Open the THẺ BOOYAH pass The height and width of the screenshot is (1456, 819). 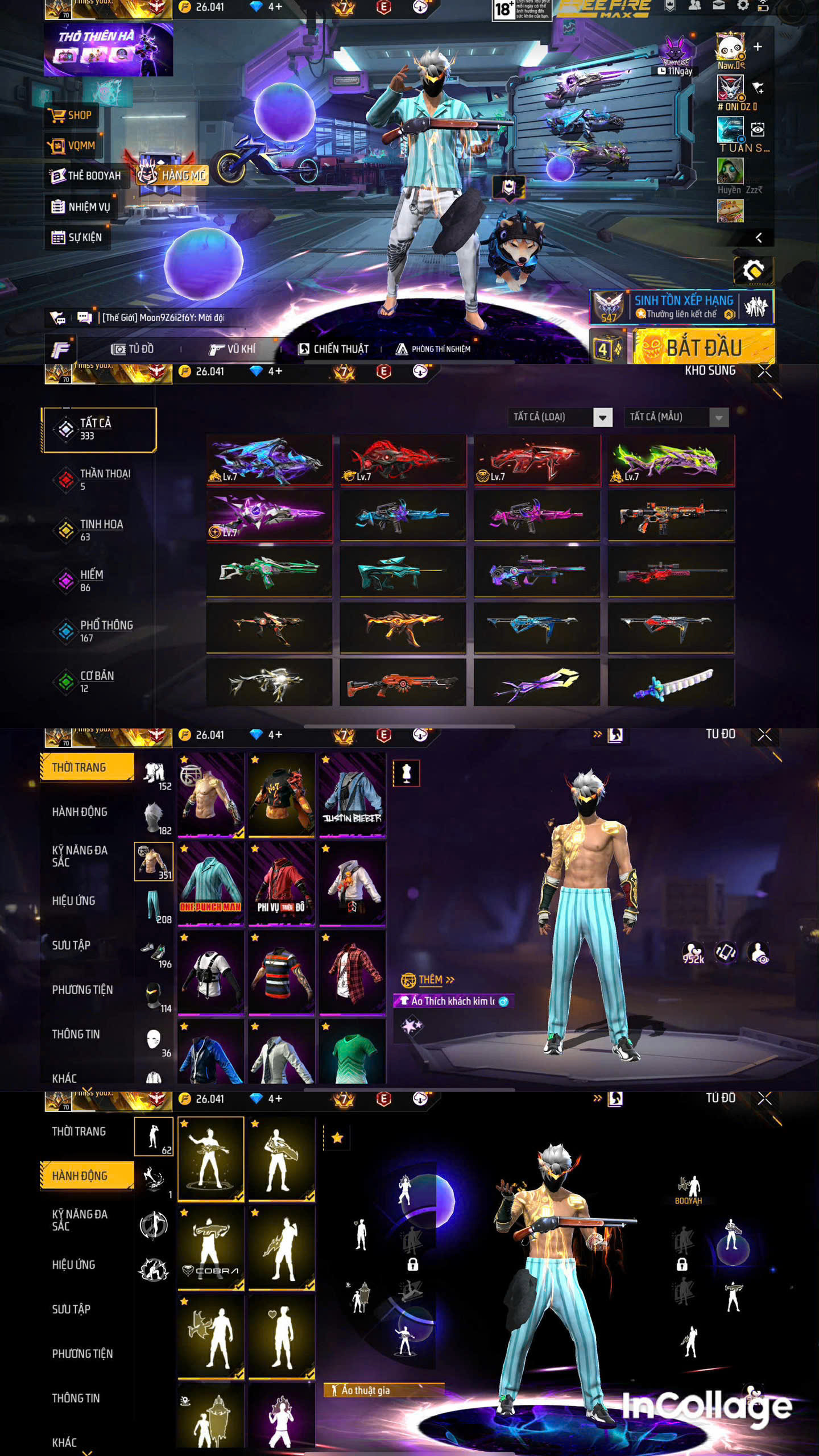point(85,176)
